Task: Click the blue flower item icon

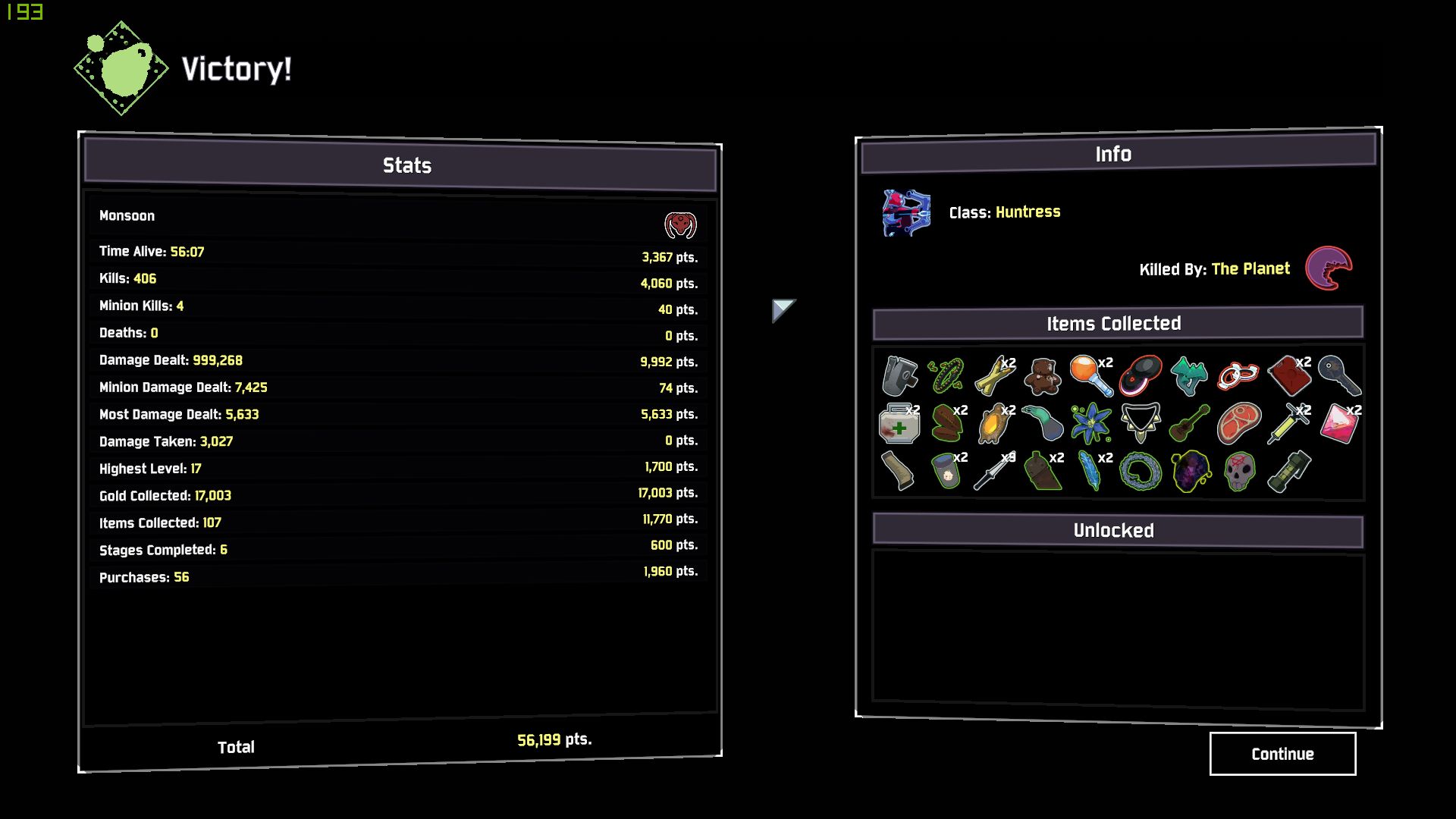Action: point(1090,423)
